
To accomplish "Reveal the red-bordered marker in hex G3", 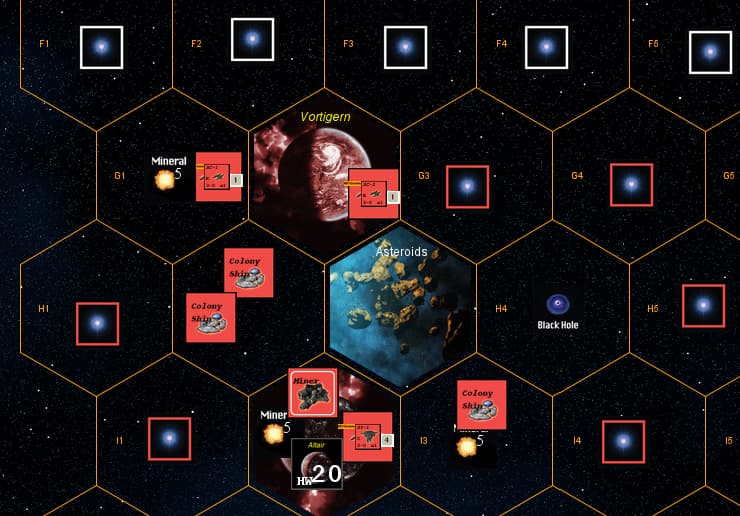I will [467, 186].
